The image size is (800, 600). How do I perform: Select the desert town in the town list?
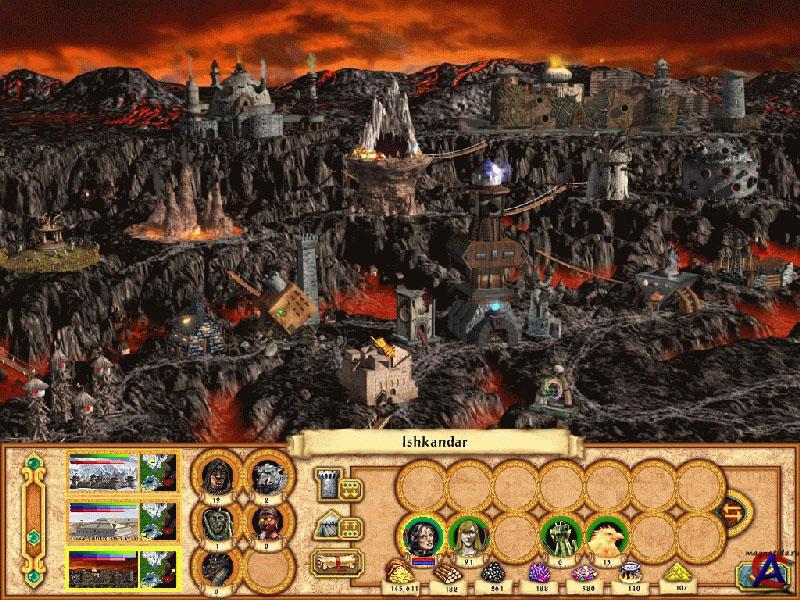coord(104,520)
